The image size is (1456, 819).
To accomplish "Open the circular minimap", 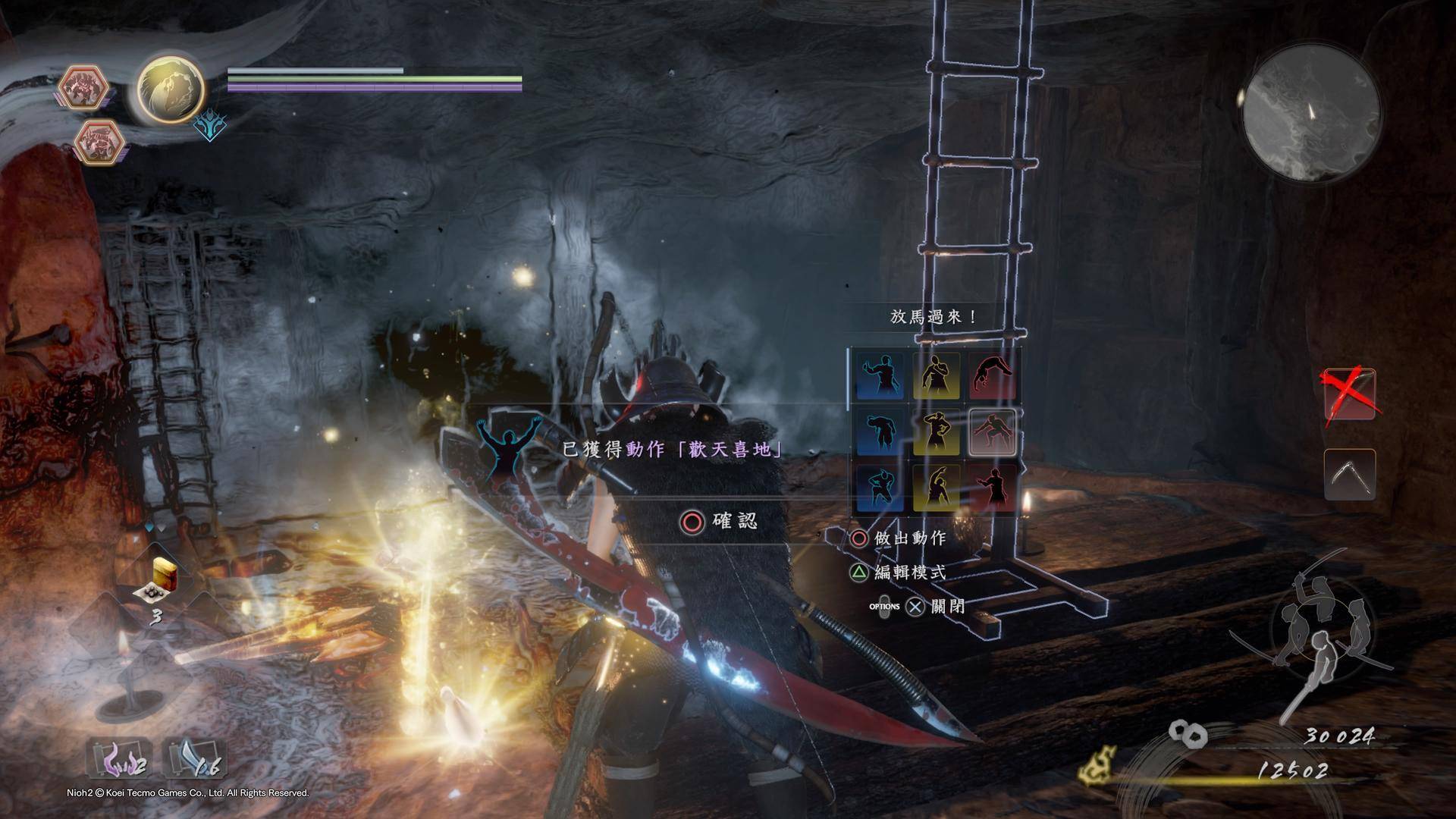I will coord(1311,114).
